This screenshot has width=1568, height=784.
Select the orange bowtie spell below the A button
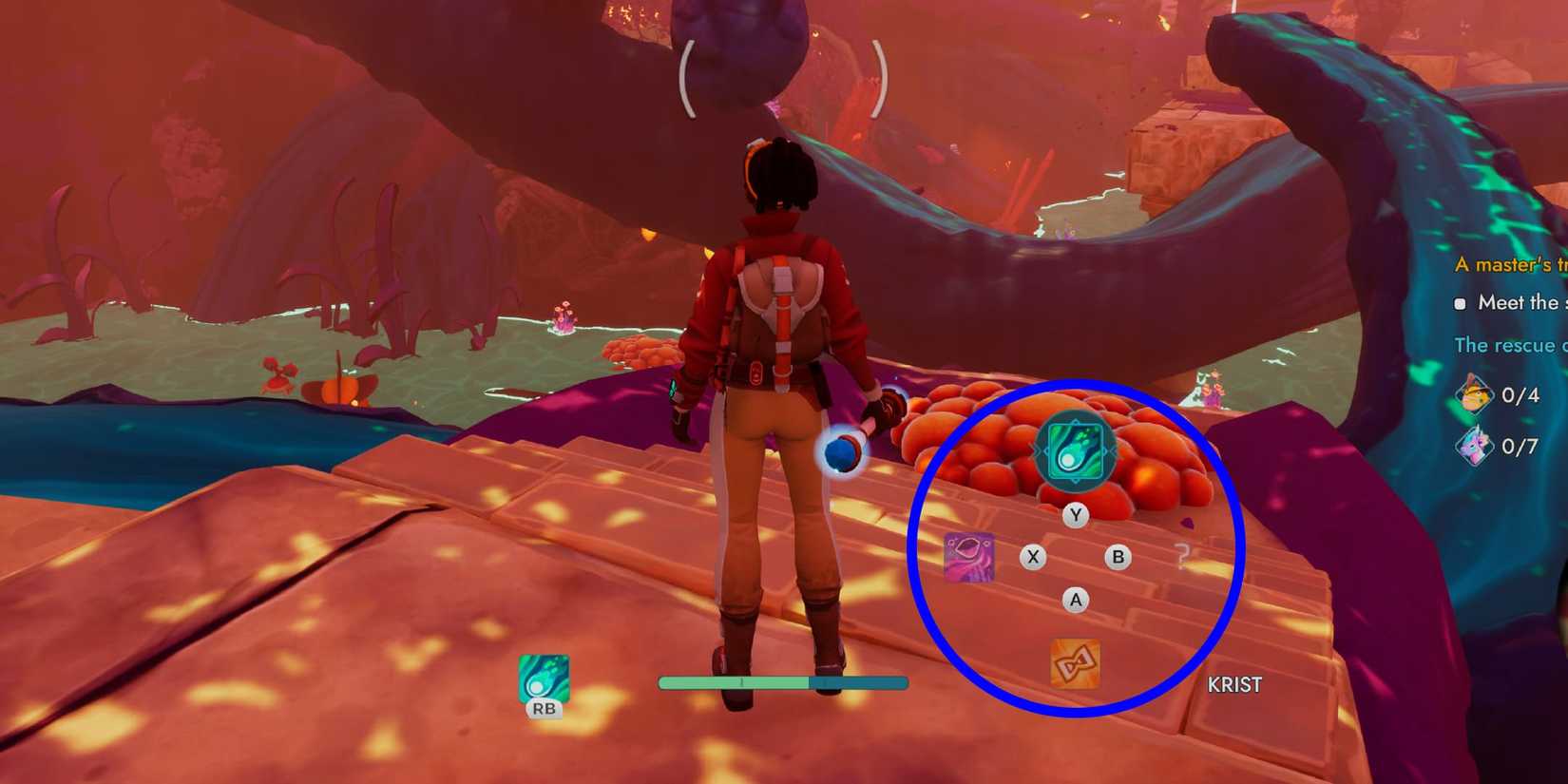tap(1075, 664)
